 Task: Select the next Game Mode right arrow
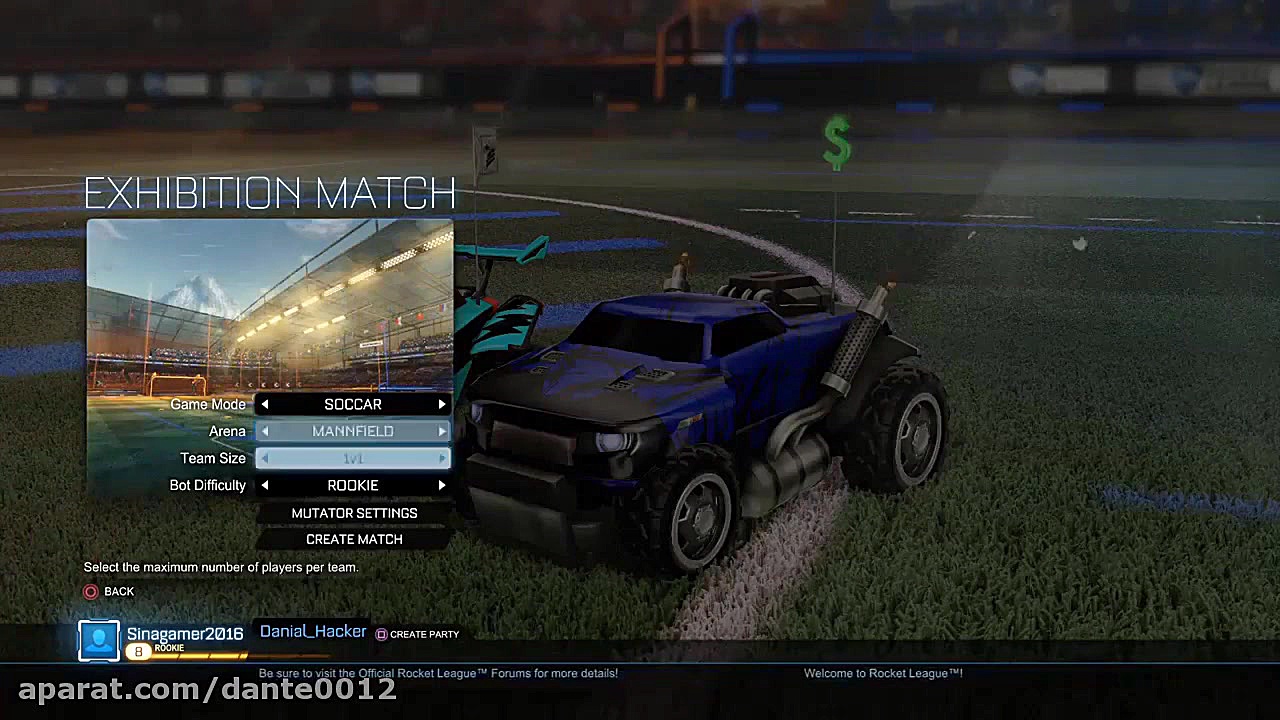(441, 404)
